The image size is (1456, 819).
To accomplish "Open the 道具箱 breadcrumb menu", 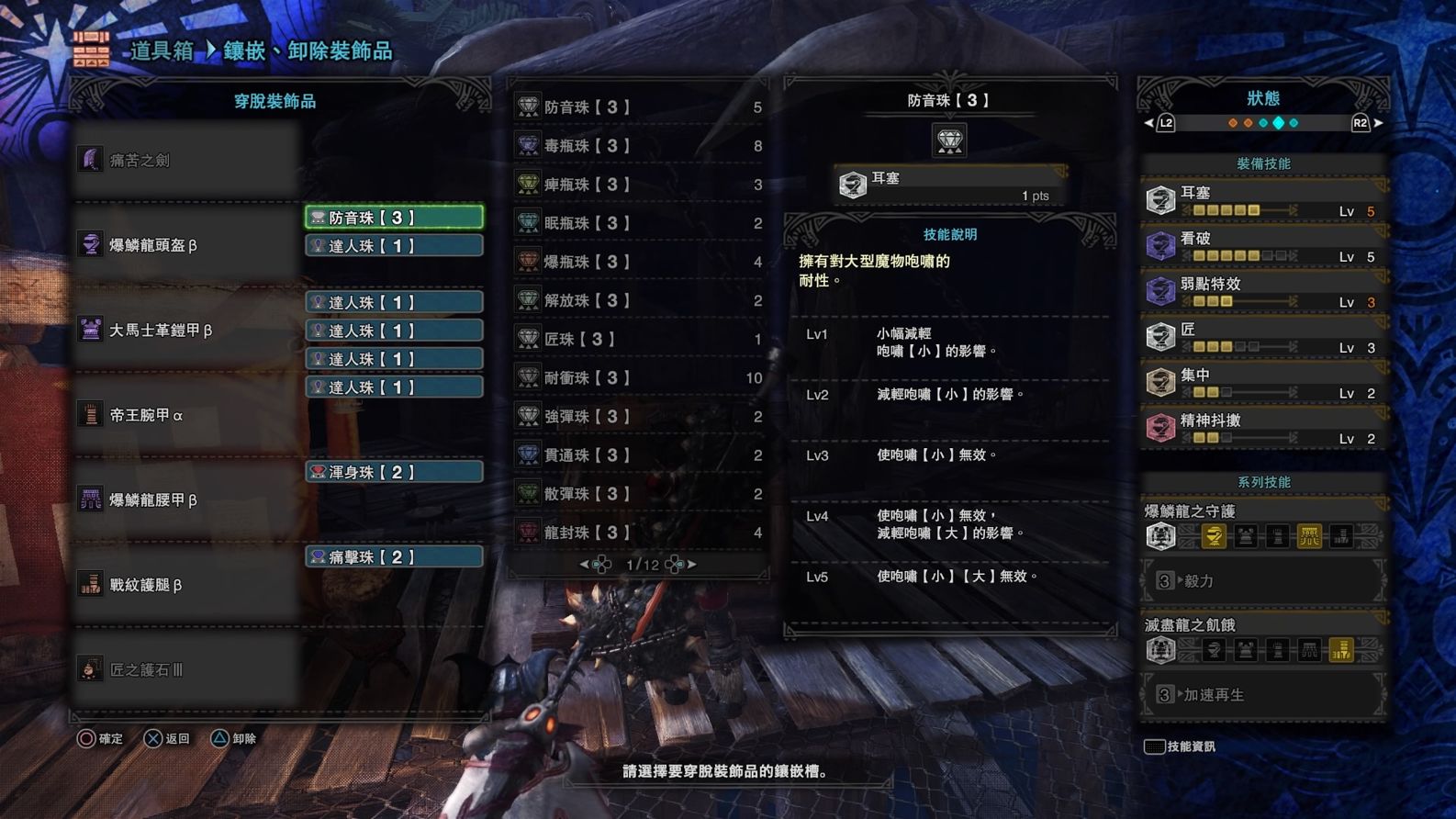I will click(163, 52).
